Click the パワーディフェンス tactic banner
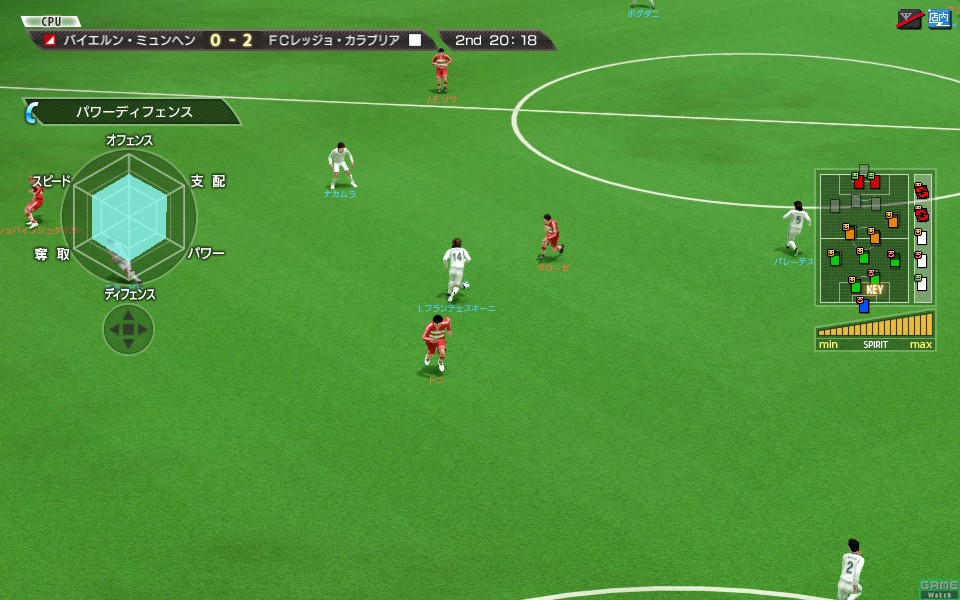960x600 pixels. (x=135, y=112)
